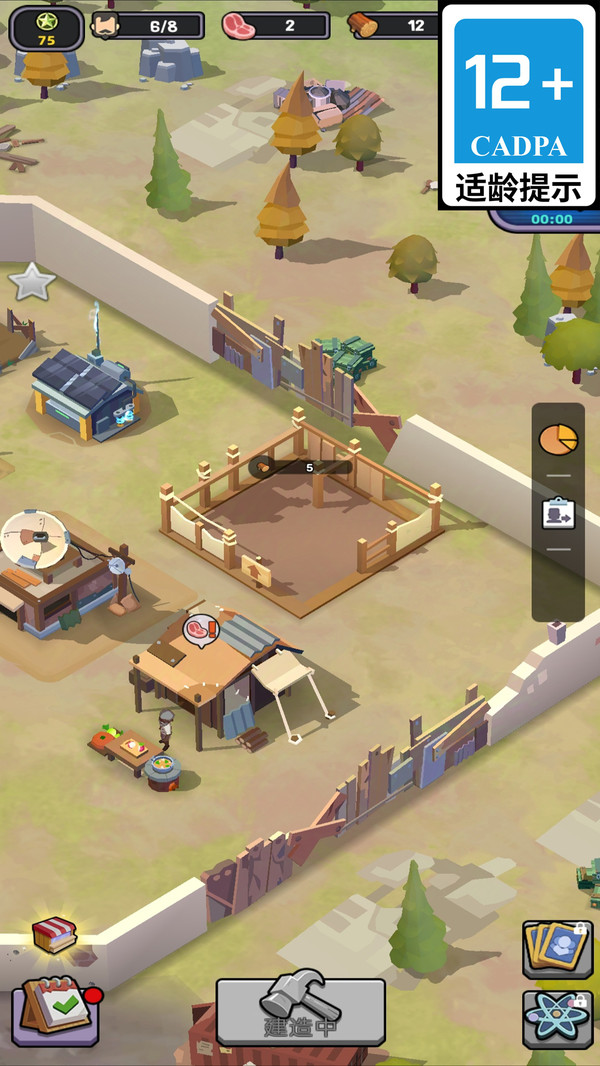Show the pie chart statistics panel

pos(557,438)
